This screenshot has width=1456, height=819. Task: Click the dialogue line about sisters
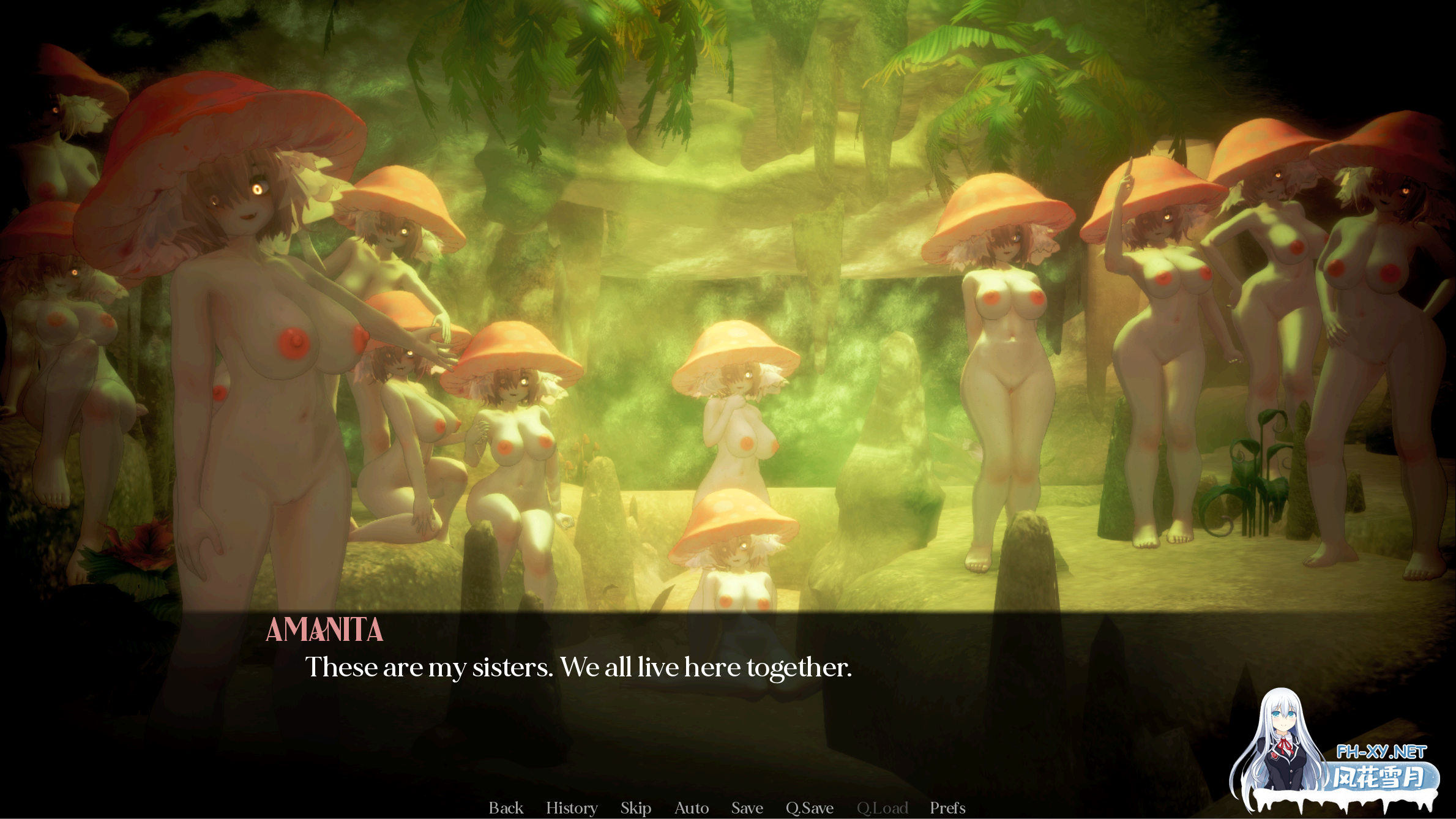(x=580, y=667)
